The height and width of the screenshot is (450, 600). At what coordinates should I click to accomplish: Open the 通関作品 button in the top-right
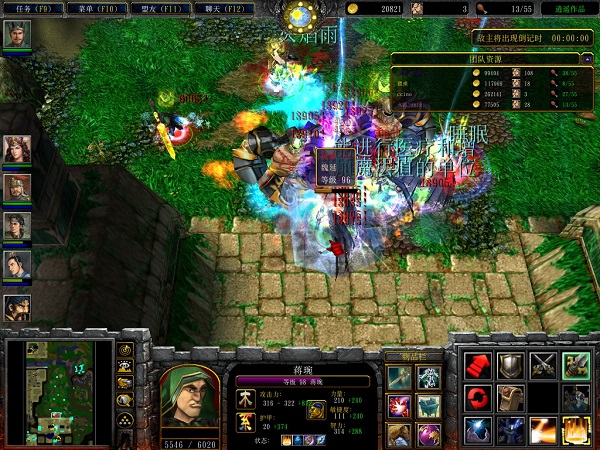[x=572, y=8]
